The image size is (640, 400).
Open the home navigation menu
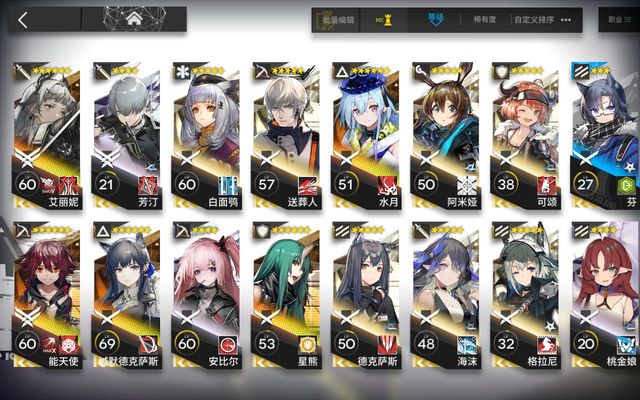[x=134, y=19]
